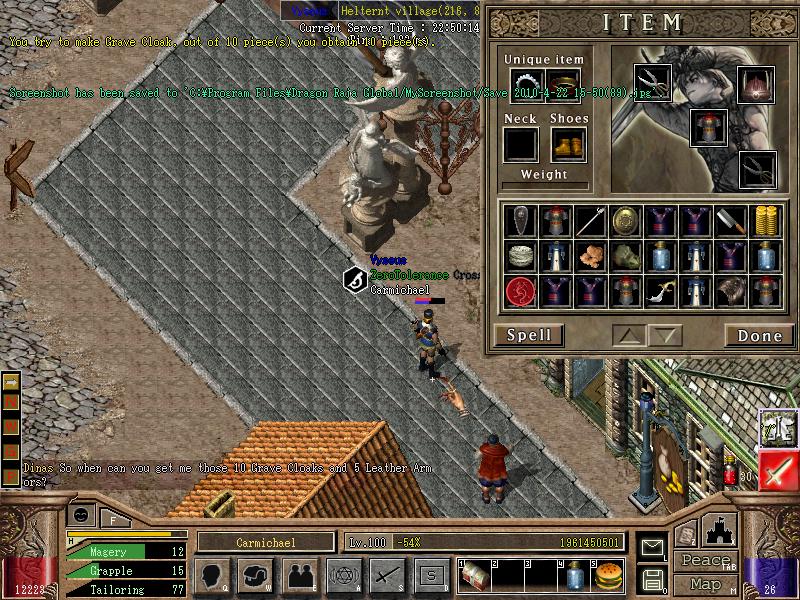
Task: Open the two-people party icon
Action: (x=299, y=576)
